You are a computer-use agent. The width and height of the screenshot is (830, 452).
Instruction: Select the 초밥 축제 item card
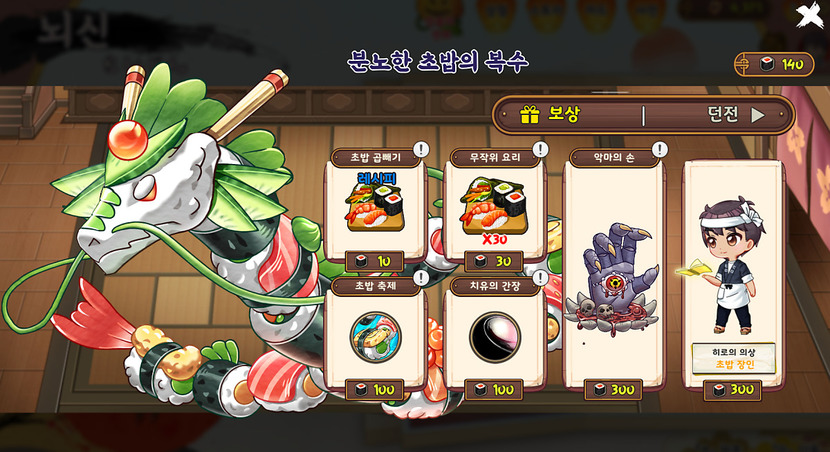coord(374,335)
